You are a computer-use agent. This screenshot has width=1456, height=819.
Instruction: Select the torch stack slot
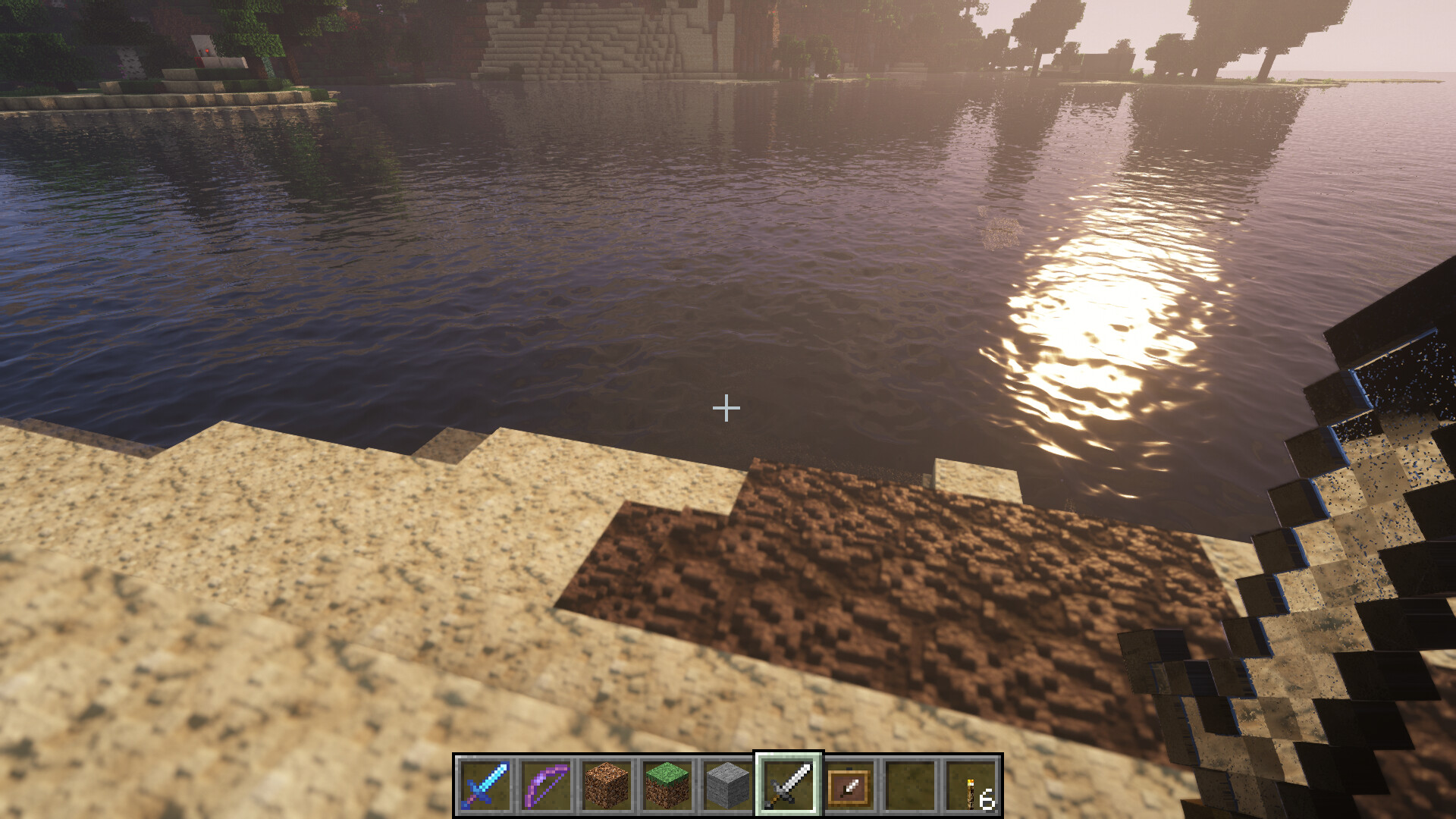tap(971, 785)
